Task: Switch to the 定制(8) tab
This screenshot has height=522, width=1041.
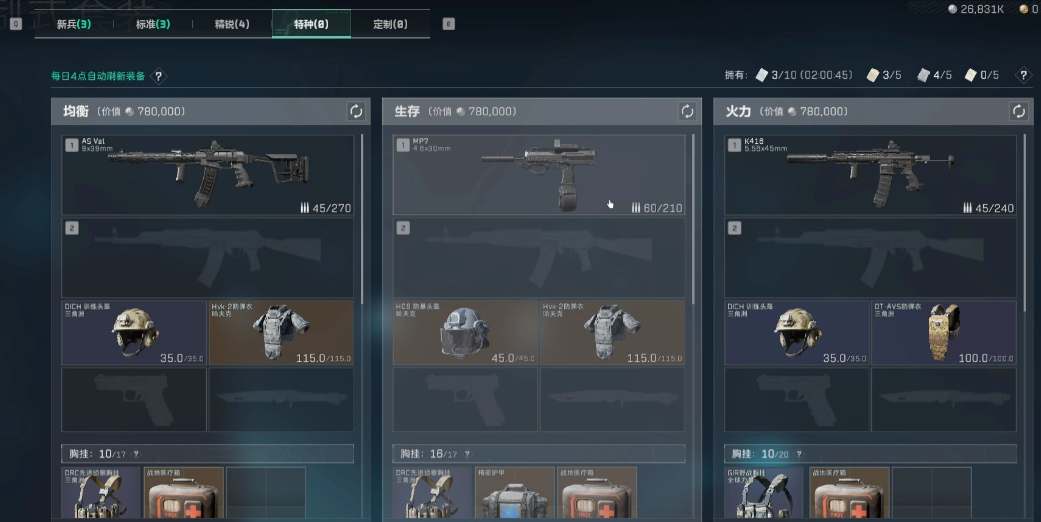Action: [x=390, y=24]
